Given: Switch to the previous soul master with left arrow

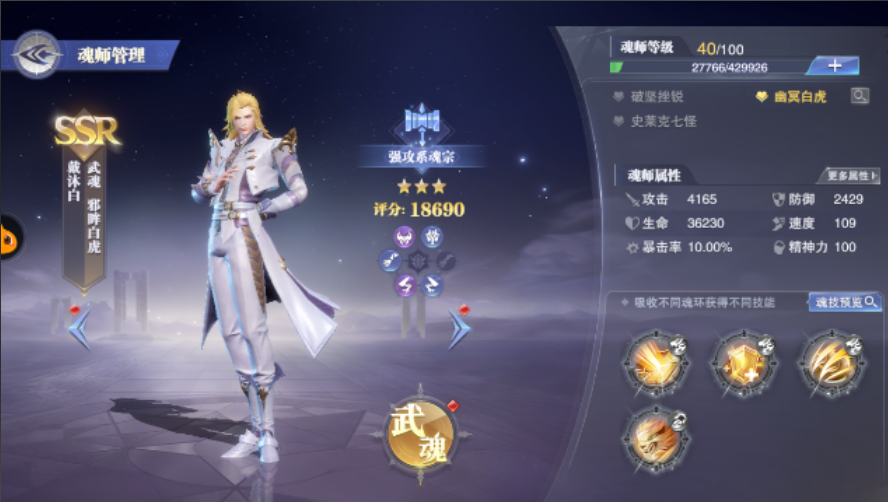Looking at the screenshot, I should click(x=80, y=328).
